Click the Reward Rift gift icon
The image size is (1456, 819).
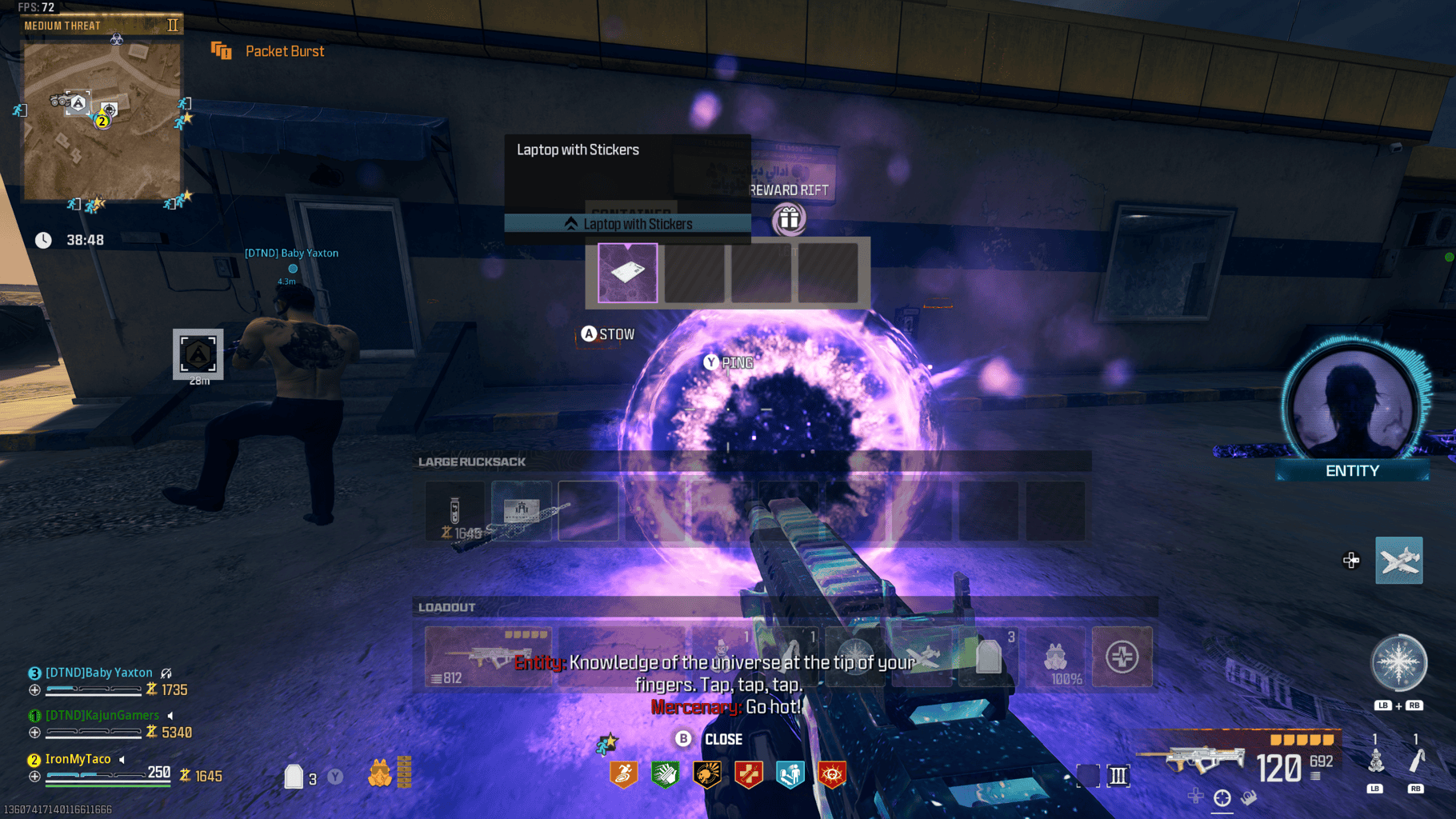pyautogui.click(x=789, y=219)
